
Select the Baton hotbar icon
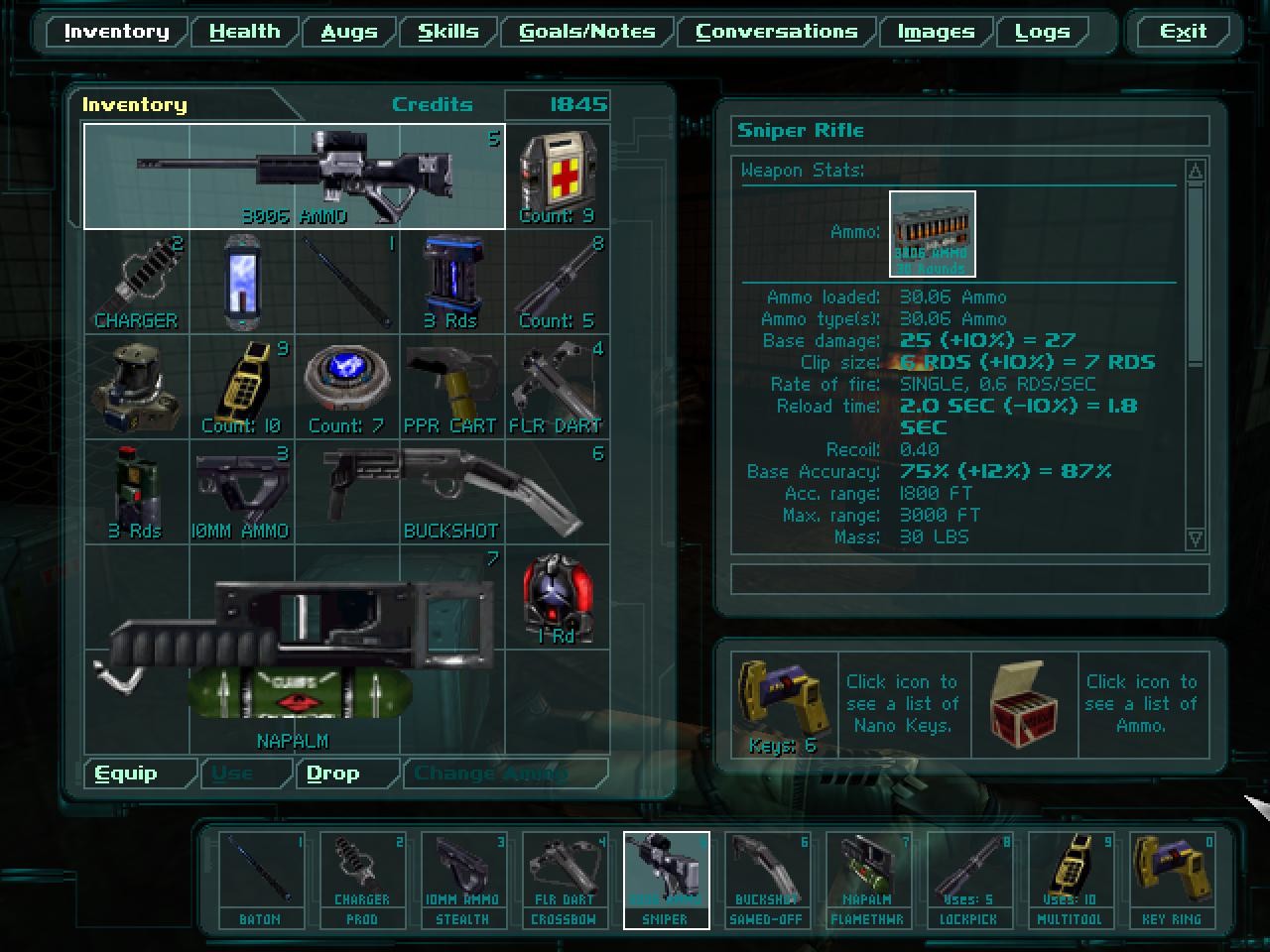point(261,878)
